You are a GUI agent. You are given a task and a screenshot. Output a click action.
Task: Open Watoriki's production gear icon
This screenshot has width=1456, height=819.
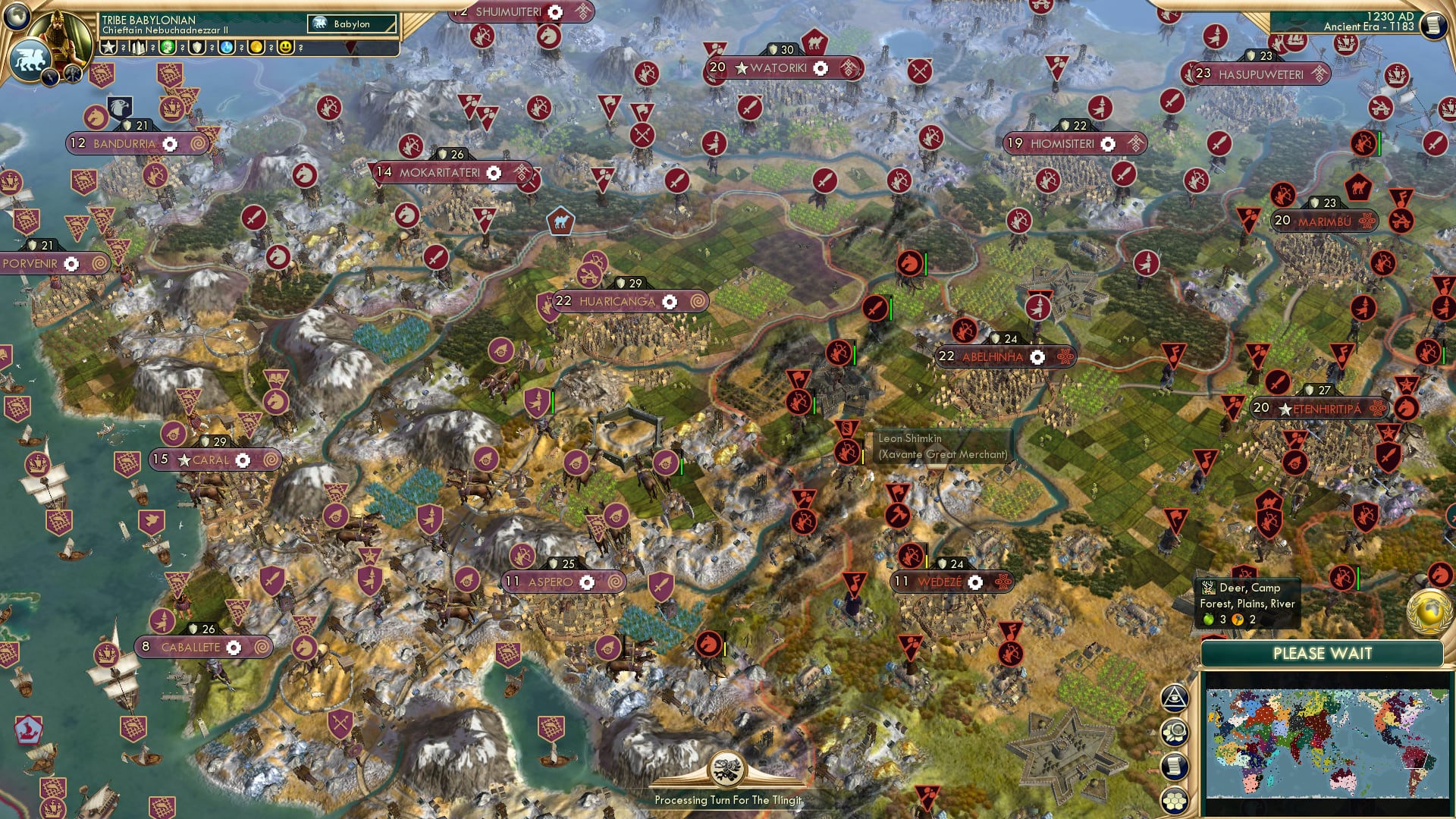coord(820,67)
